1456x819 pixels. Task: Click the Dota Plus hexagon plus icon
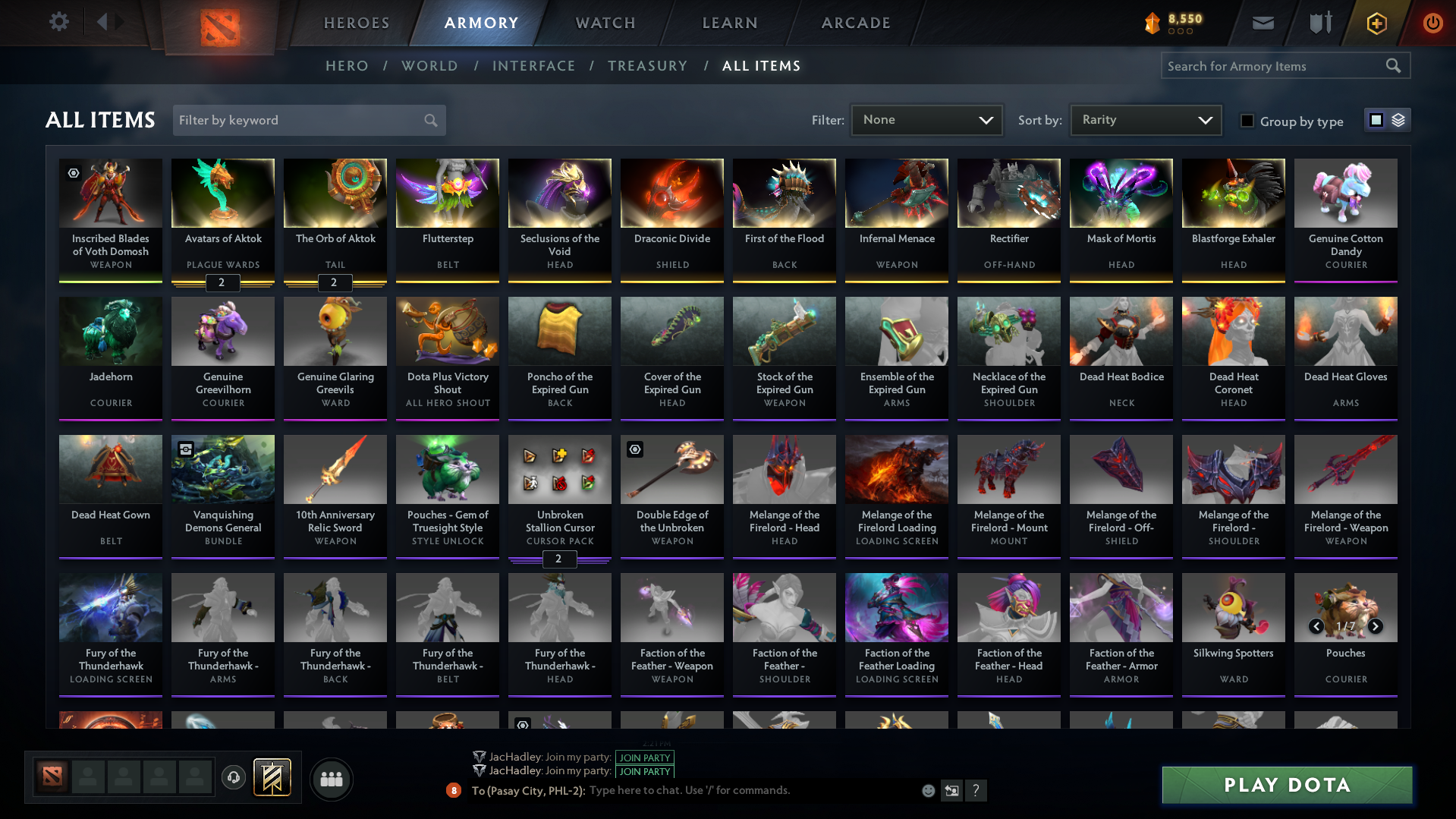[x=1376, y=23]
